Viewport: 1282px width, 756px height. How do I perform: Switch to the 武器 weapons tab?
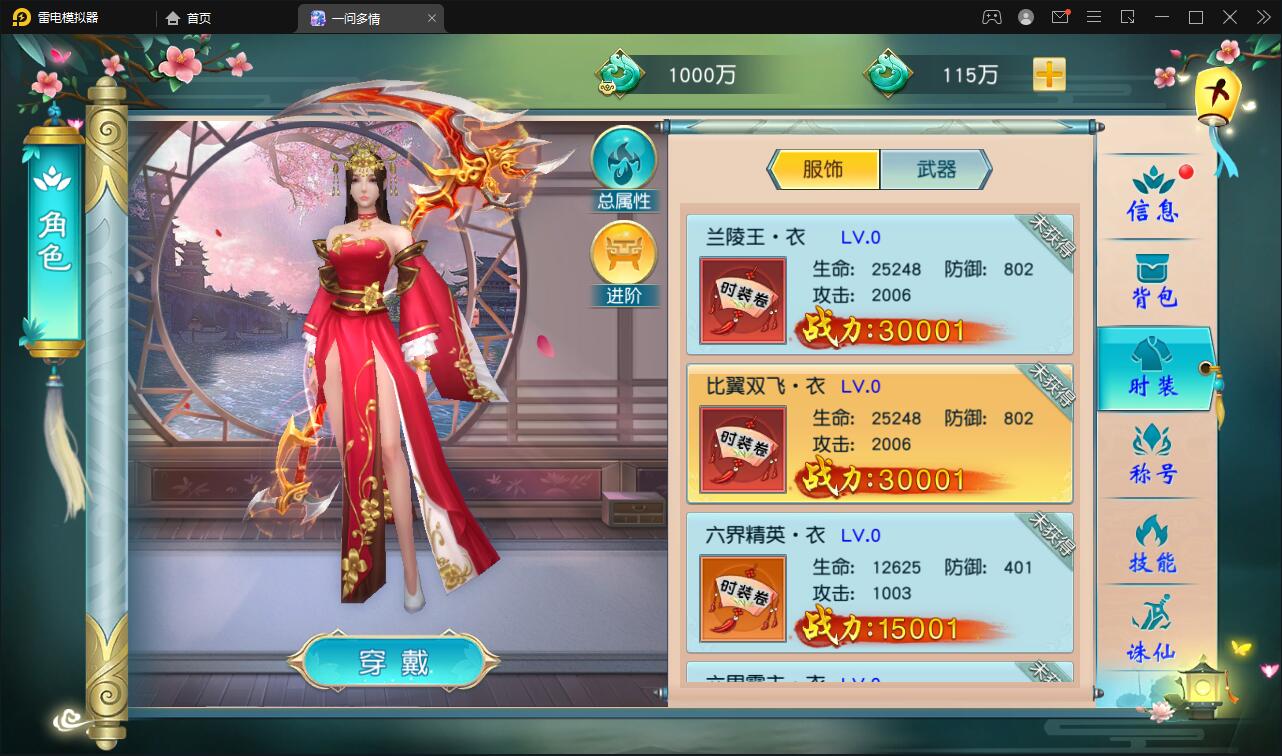[x=938, y=170]
